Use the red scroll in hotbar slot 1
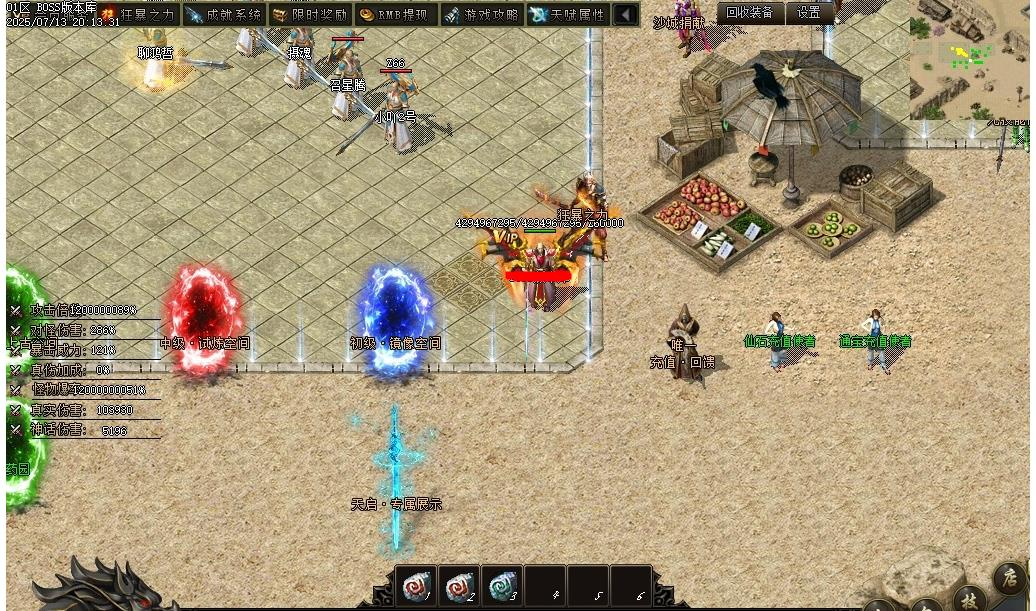Screen dimensions: 1036x611 [x=416, y=586]
